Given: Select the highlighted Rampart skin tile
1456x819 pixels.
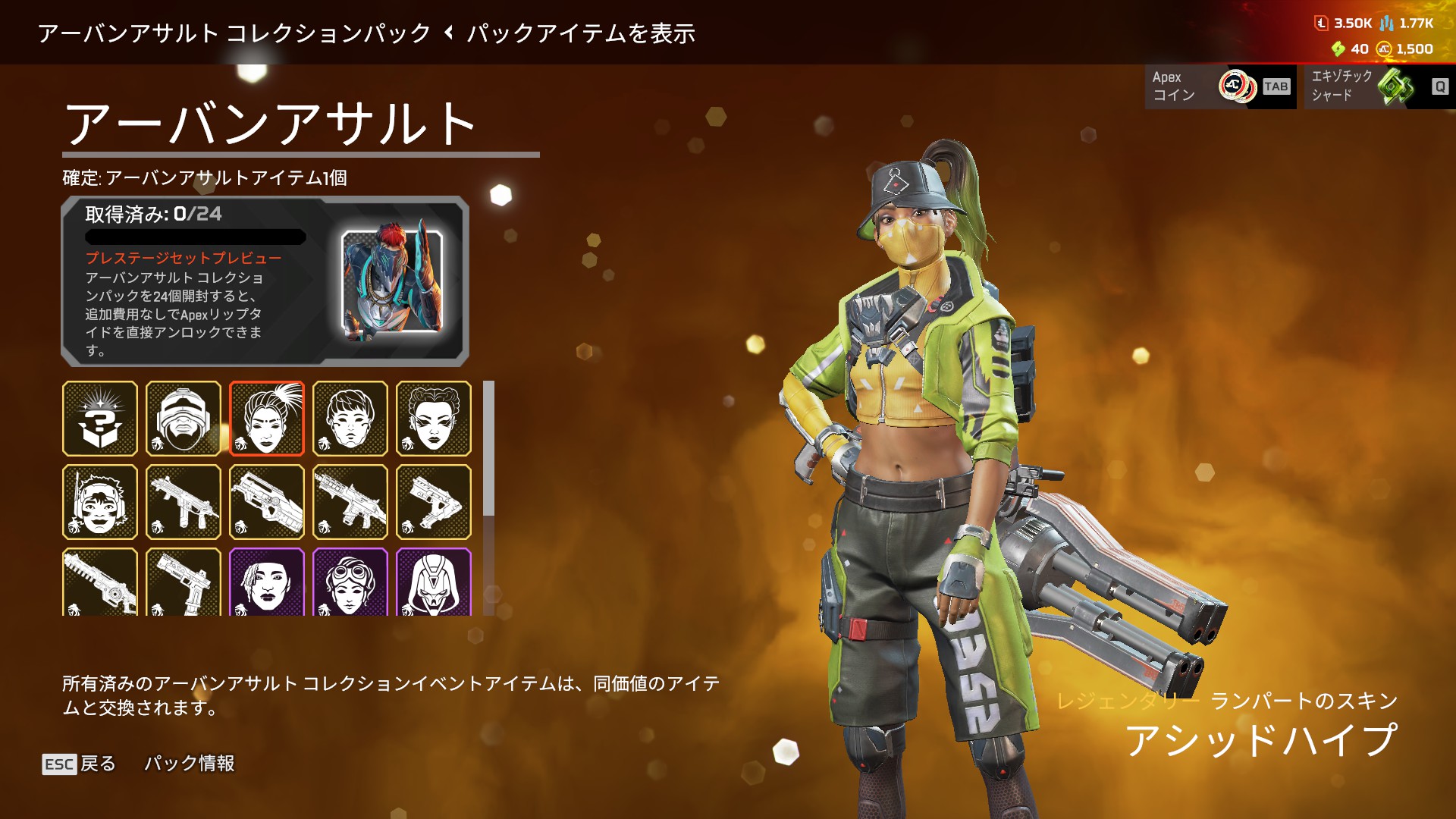Looking at the screenshot, I should (x=267, y=419).
